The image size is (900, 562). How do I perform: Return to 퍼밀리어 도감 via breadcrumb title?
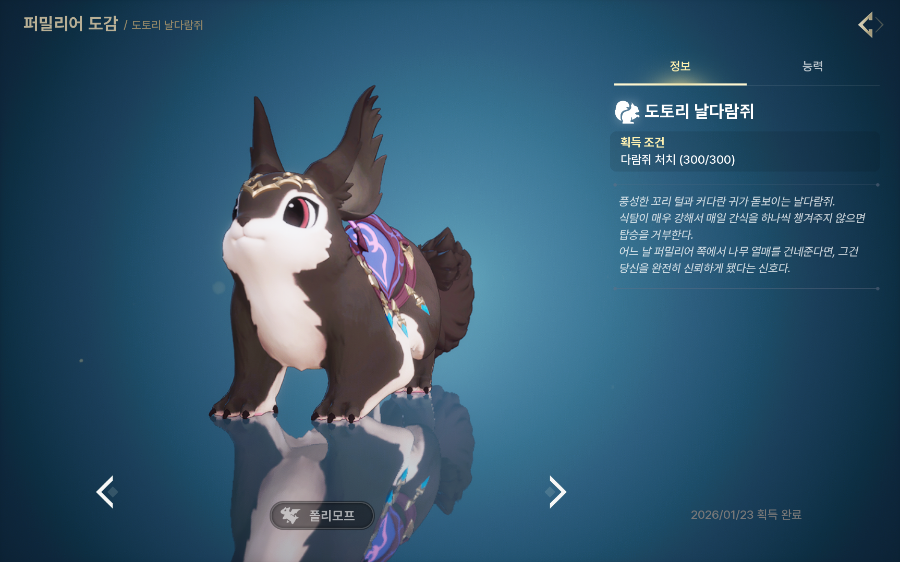click(x=70, y=23)
